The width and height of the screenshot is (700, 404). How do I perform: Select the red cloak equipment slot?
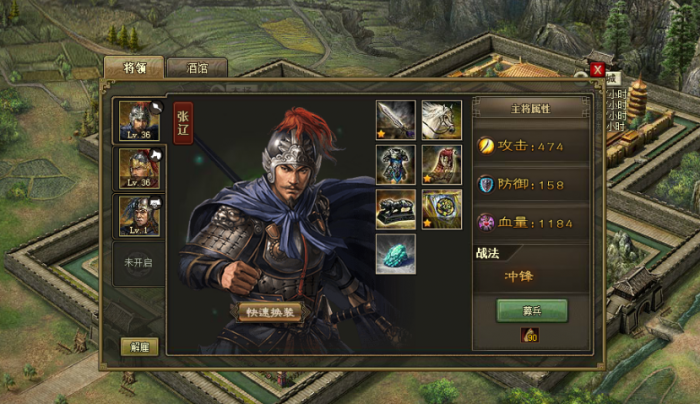click(441, 164)
